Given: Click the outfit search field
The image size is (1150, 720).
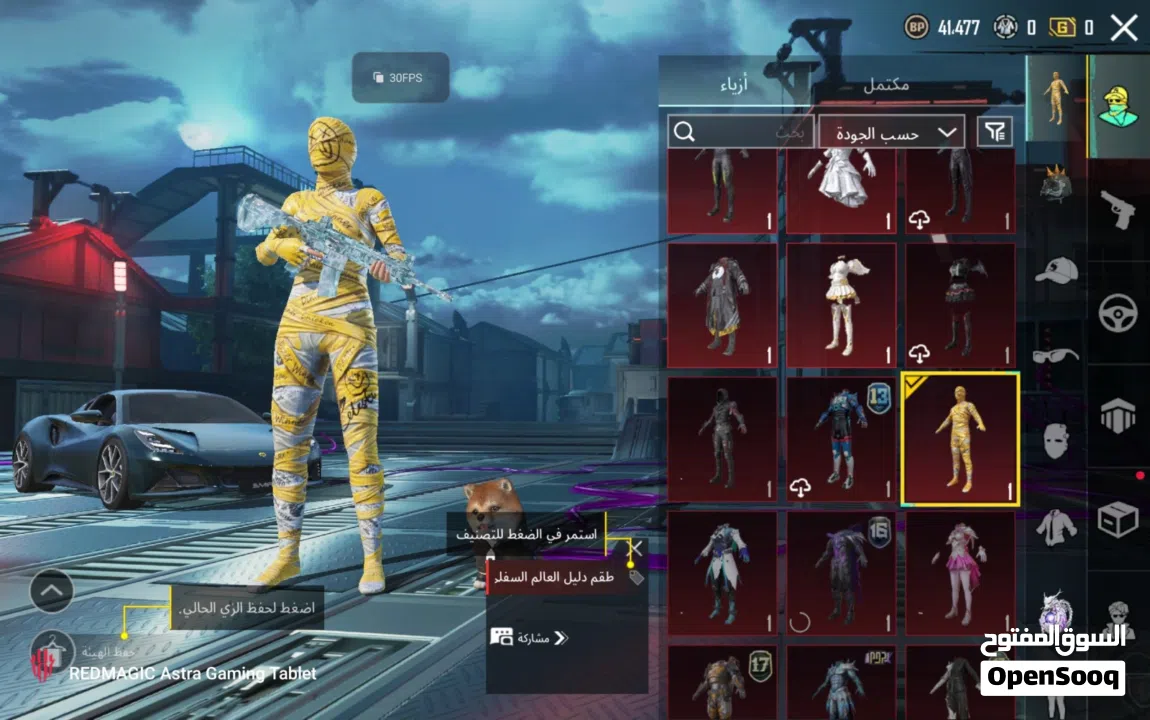Looking at the screenshot, I should [740, 132].
